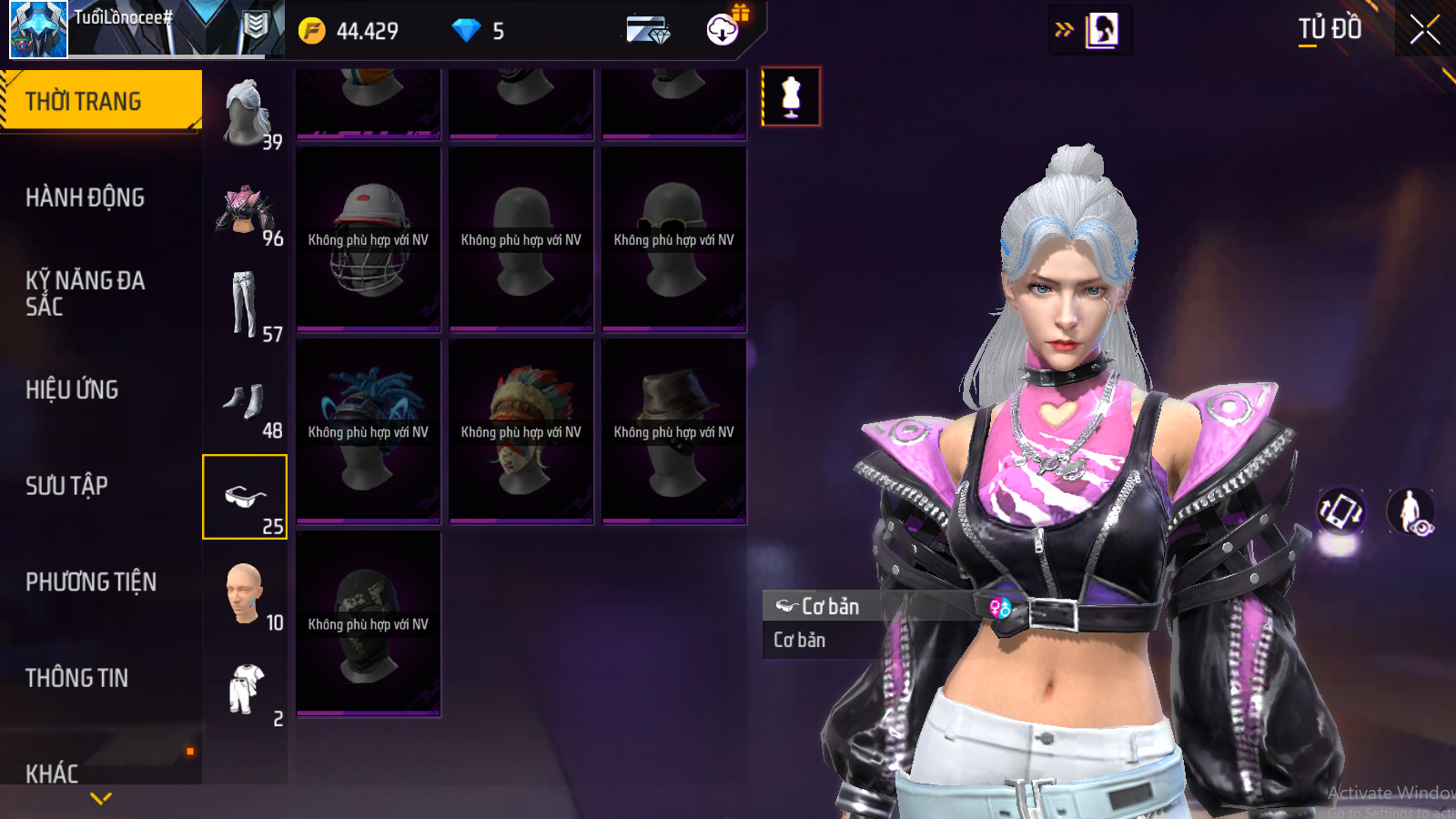Select the HIỆU ỨNG tab
This screenshot has height=819, width=1456.
pos(72,389)
